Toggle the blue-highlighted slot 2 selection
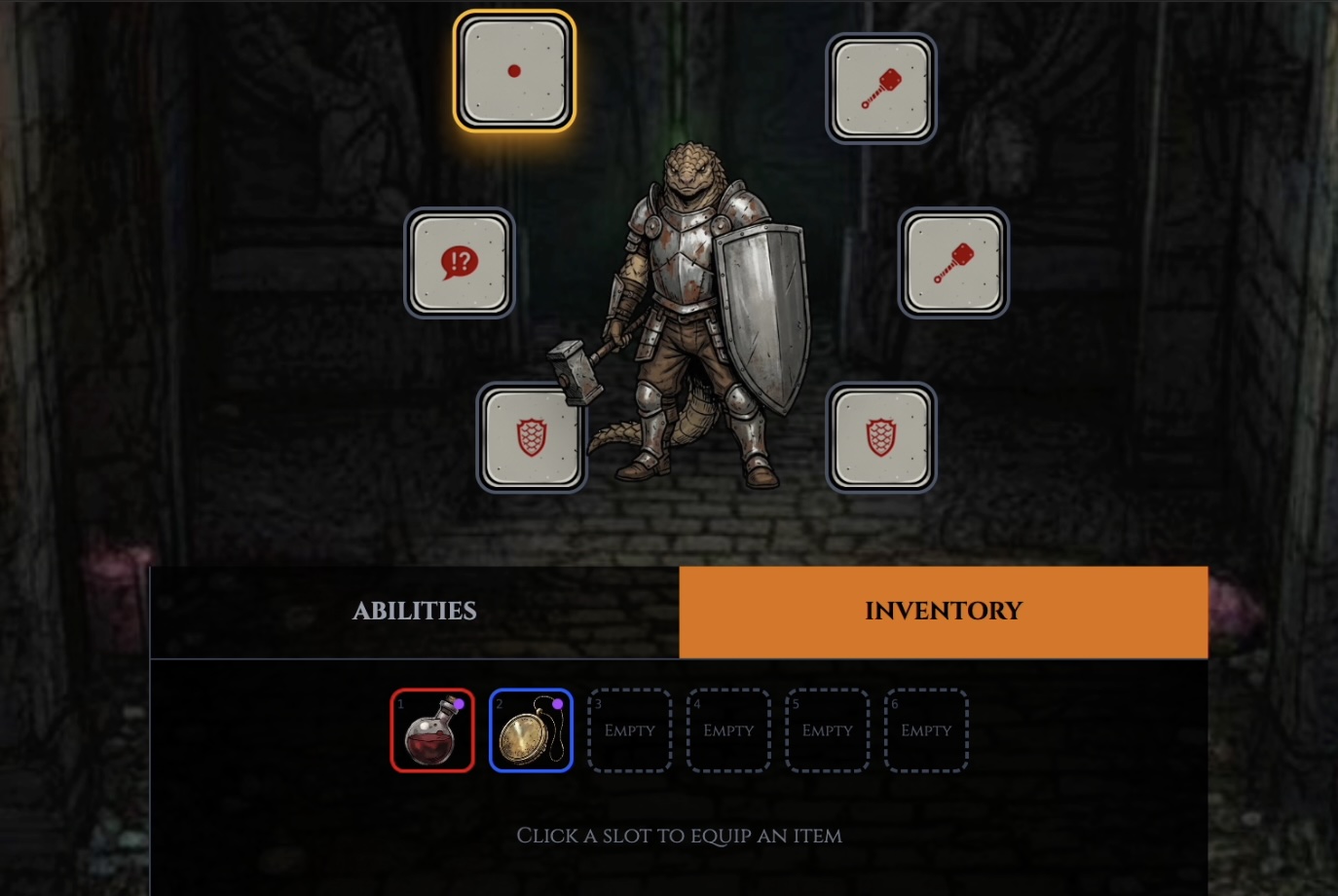This screenshot has height=896, width=1338. (531, 729)
